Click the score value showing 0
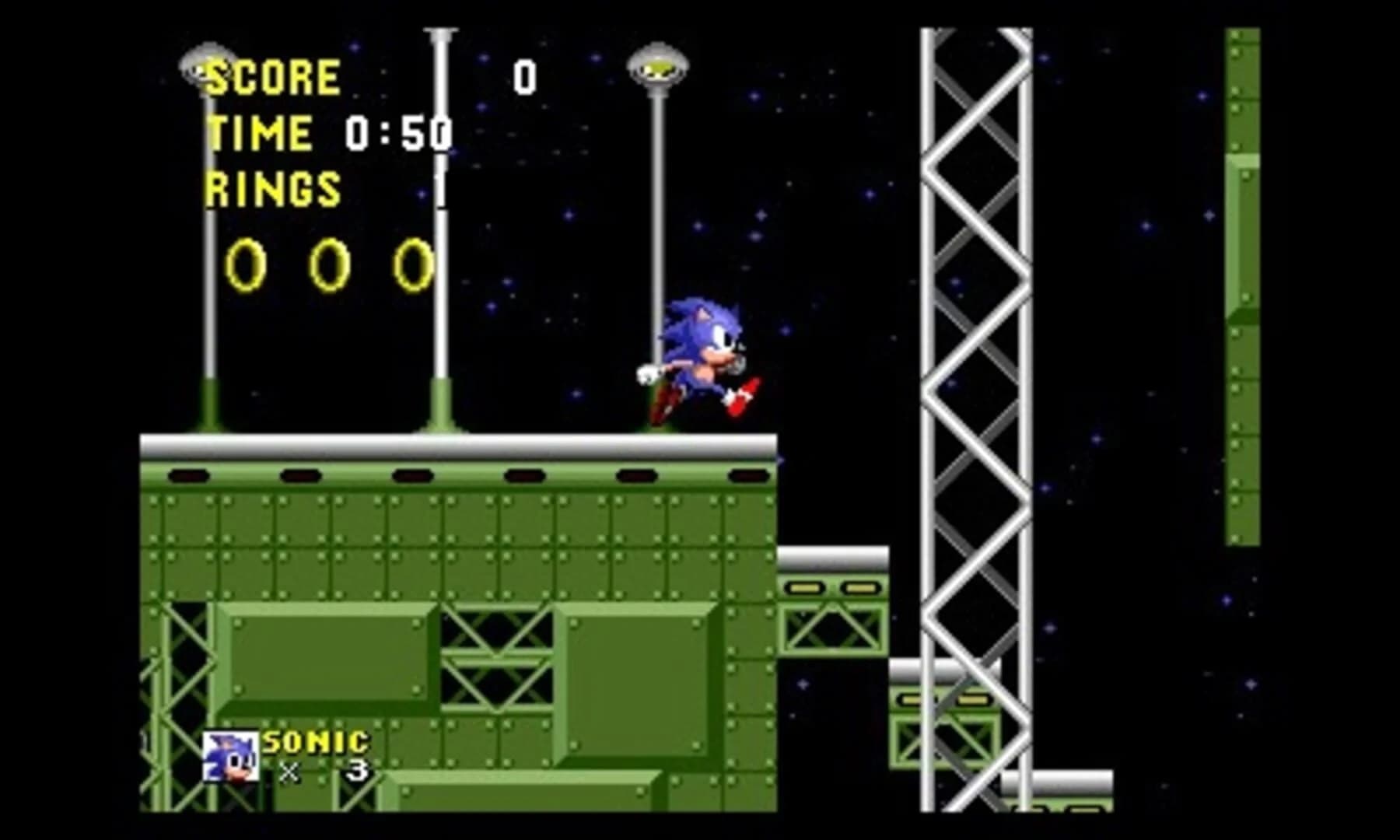 [x=526, y=76]
